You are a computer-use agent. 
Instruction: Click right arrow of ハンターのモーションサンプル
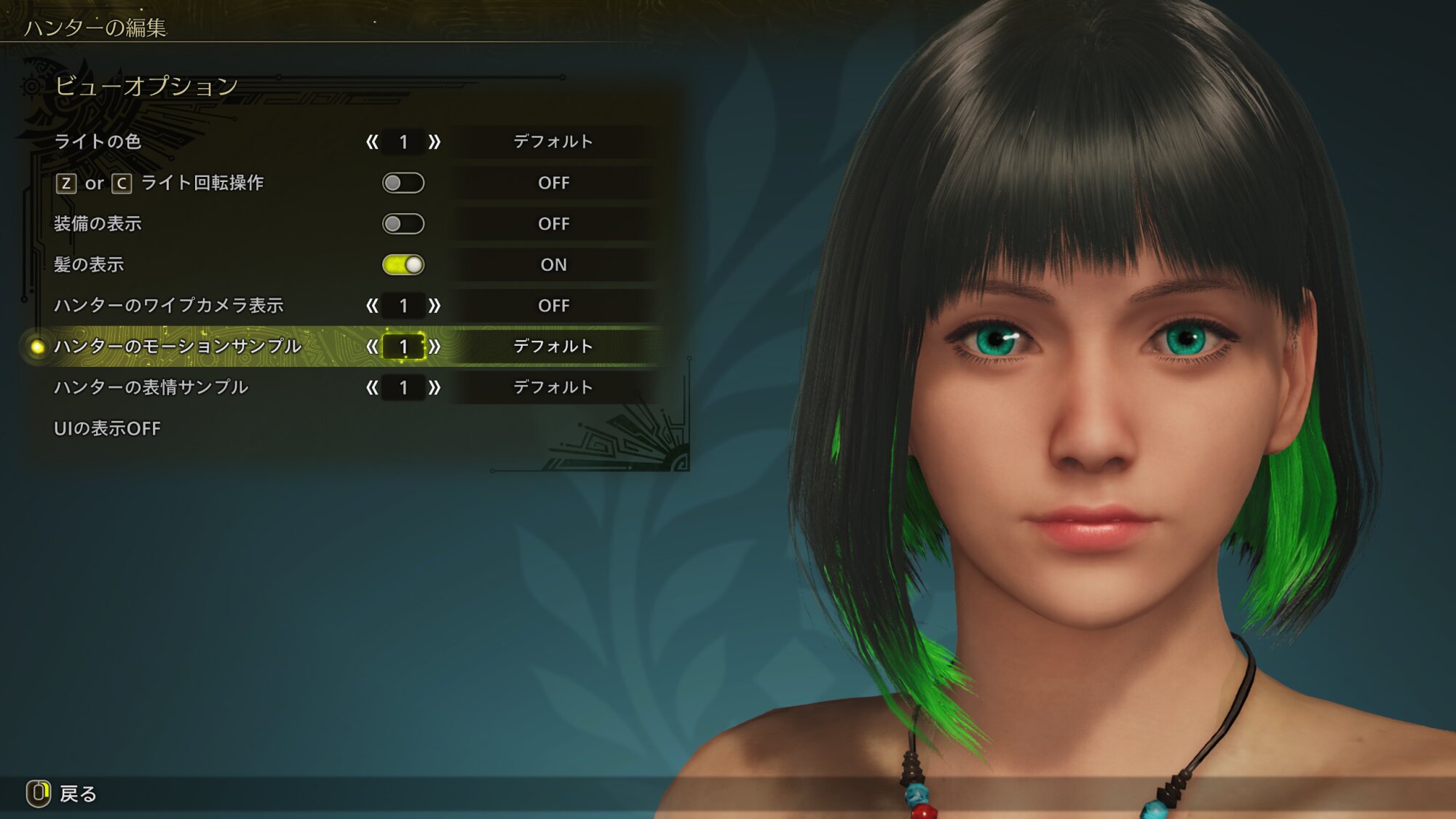point(435,347)
